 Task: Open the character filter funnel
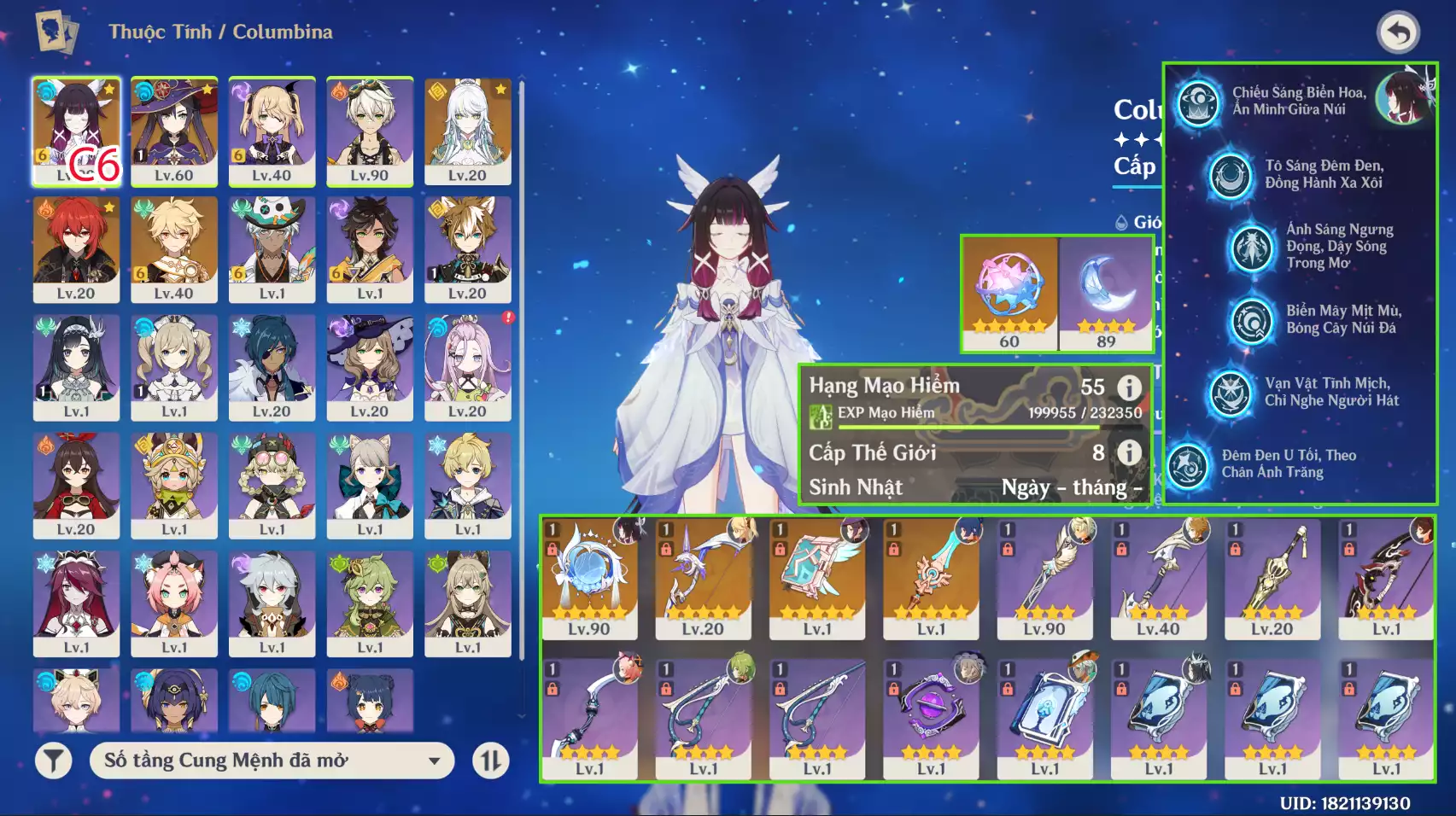point(53,761)
